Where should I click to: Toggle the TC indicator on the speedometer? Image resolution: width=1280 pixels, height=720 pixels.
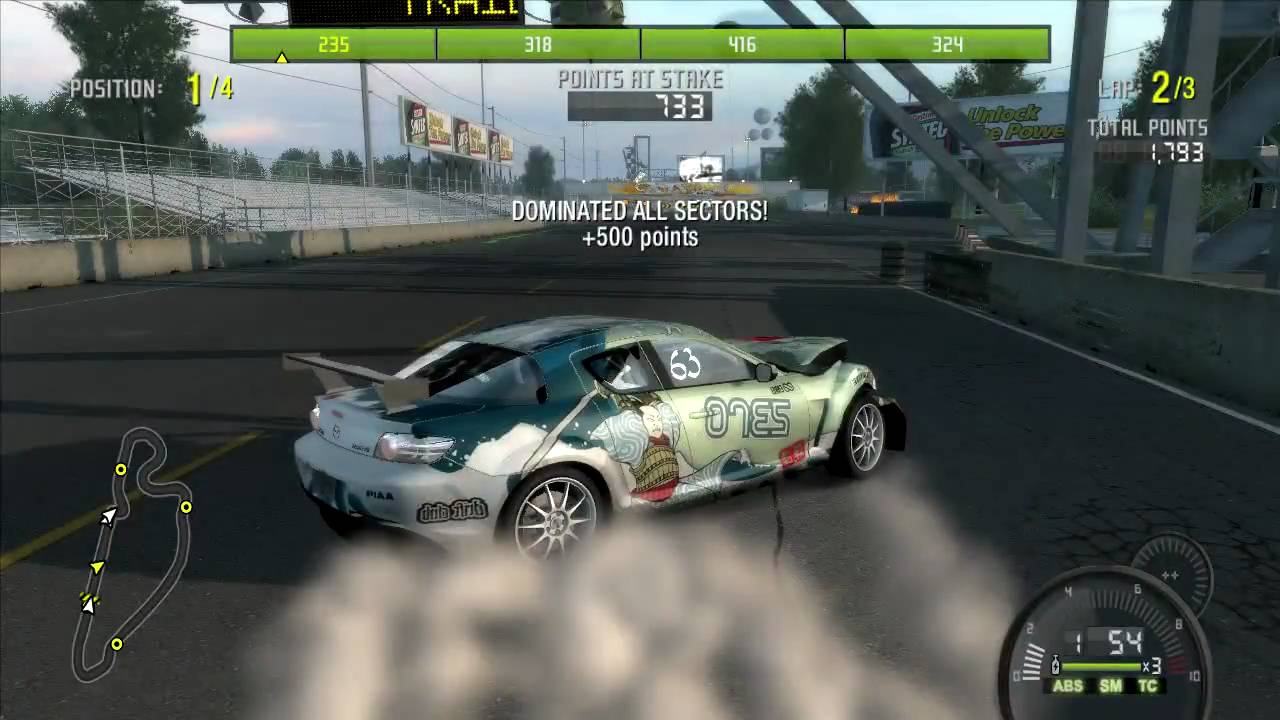[x=1148, y=685]
